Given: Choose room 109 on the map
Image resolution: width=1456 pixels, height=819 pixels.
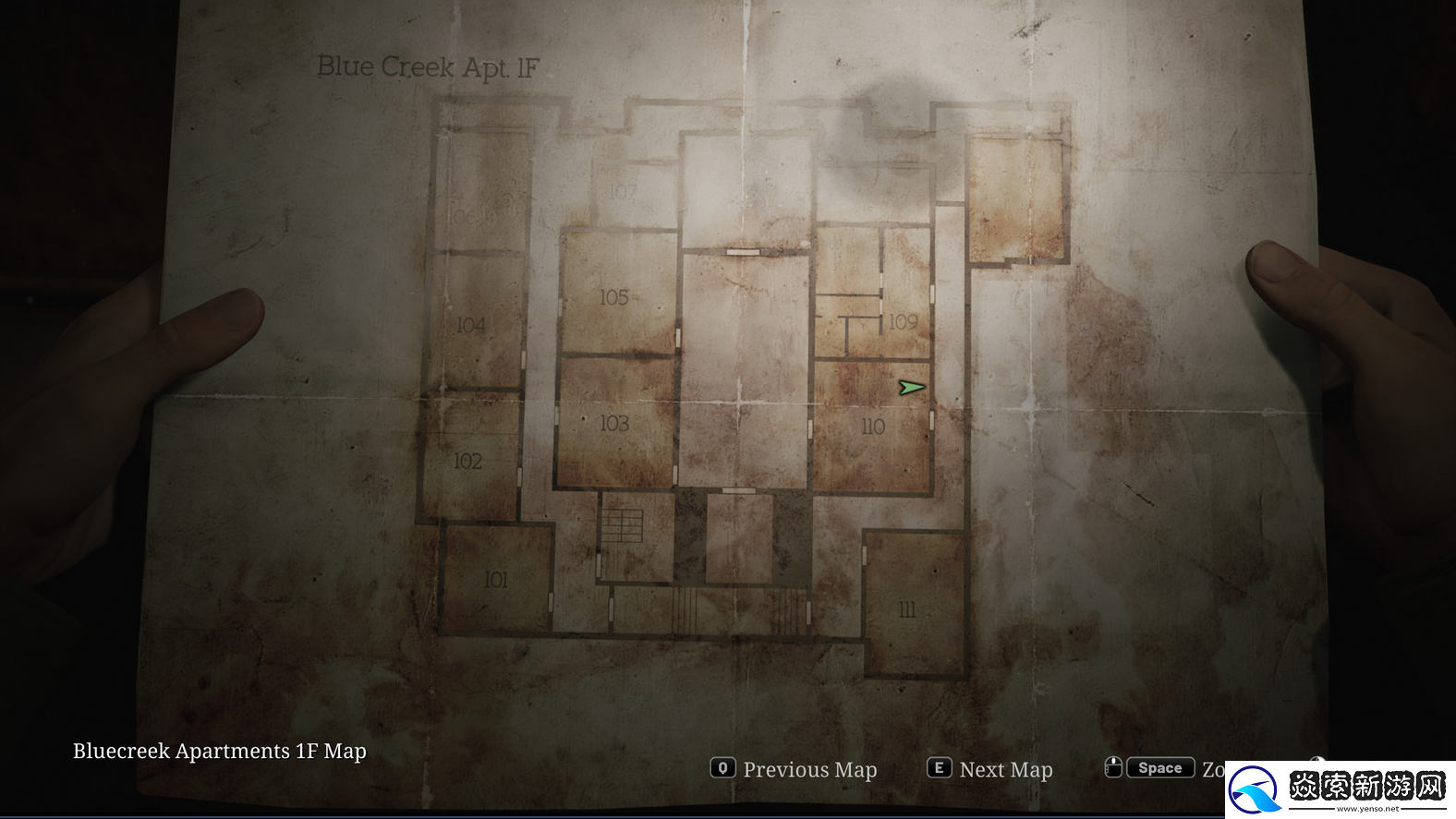Looking at the screenshot, I should click(x=903, y=321).
